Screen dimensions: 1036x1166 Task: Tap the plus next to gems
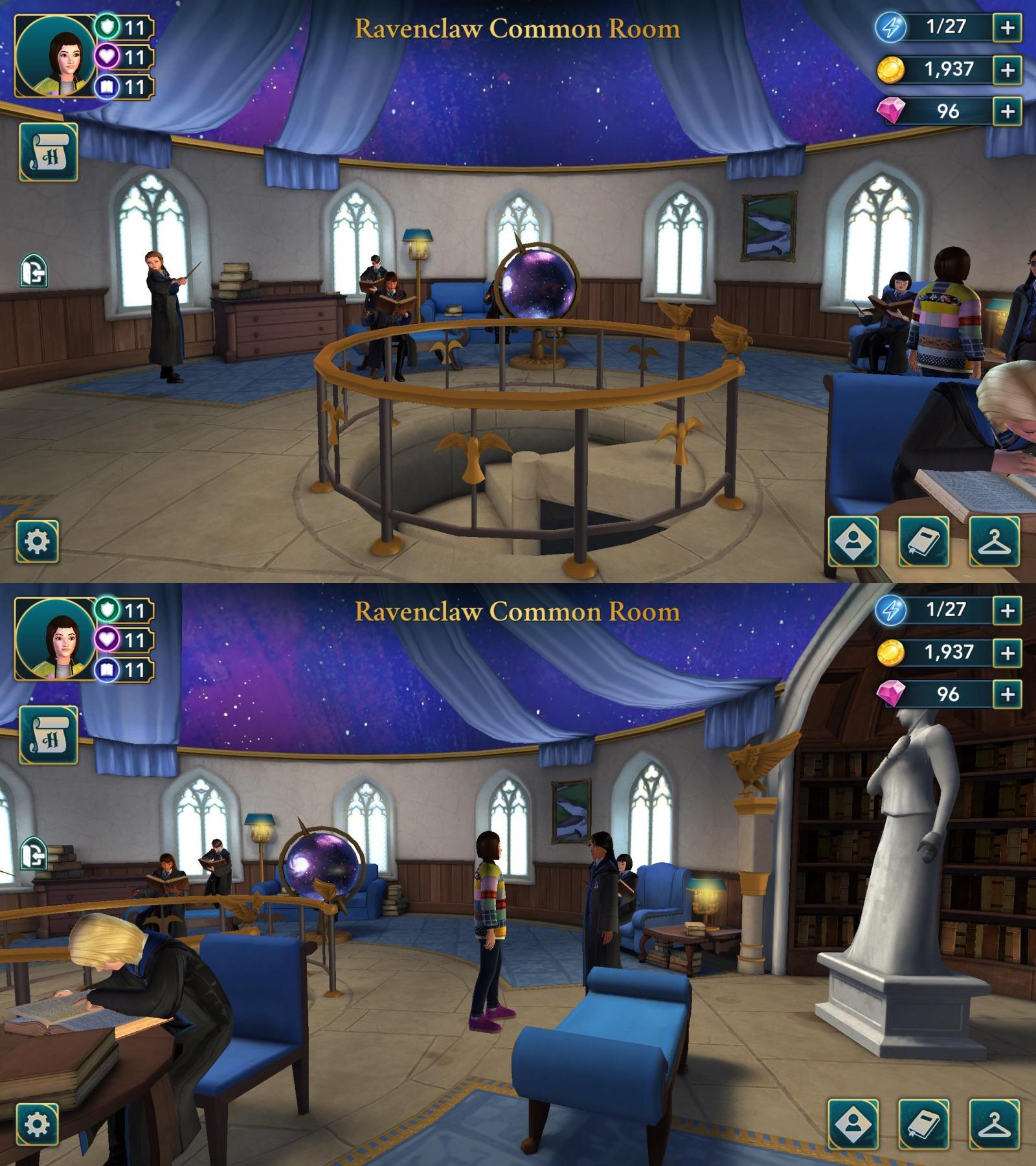(1007, 111)
